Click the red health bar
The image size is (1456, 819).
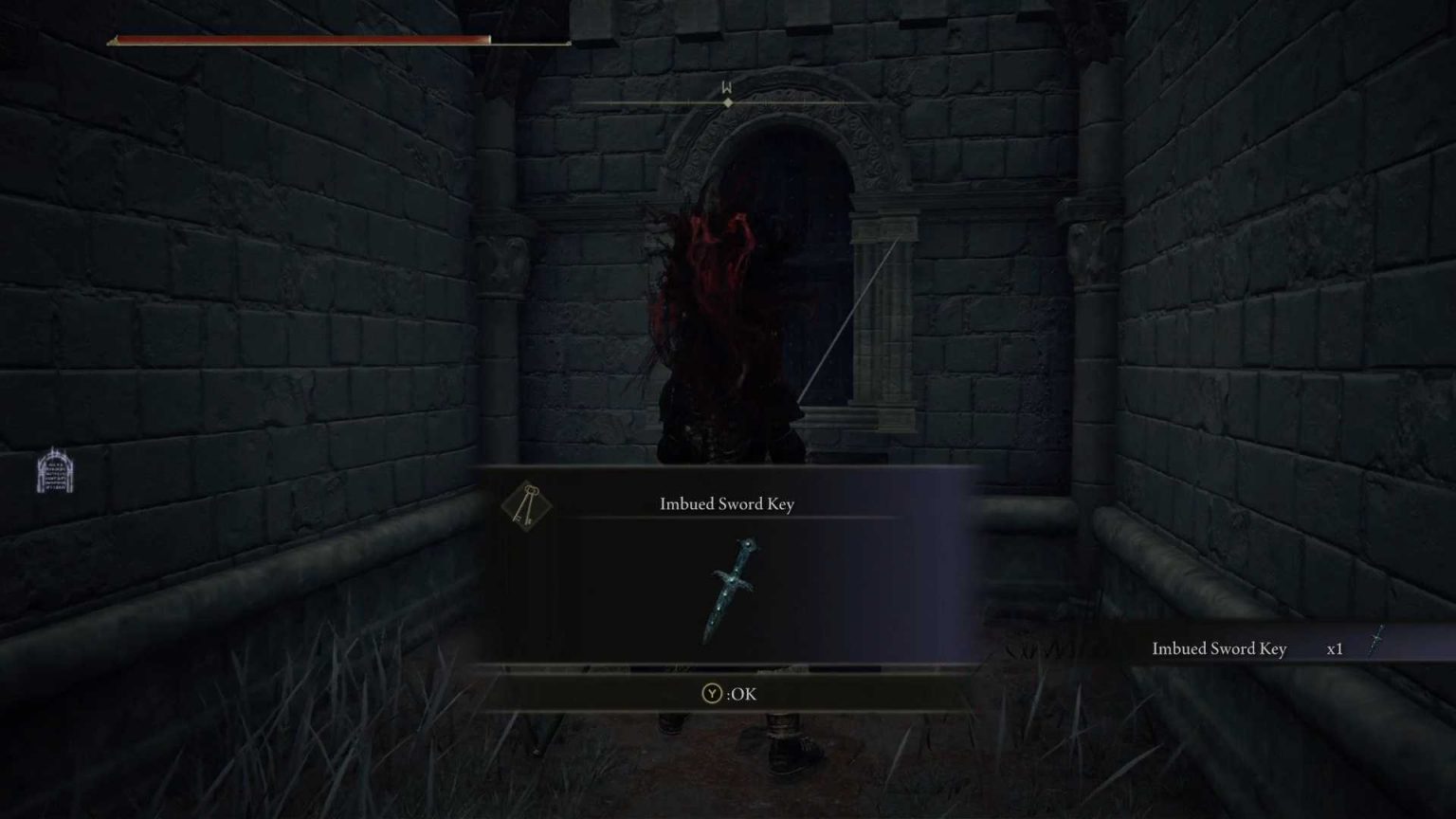pyautogui.click(x=299, y=40)
